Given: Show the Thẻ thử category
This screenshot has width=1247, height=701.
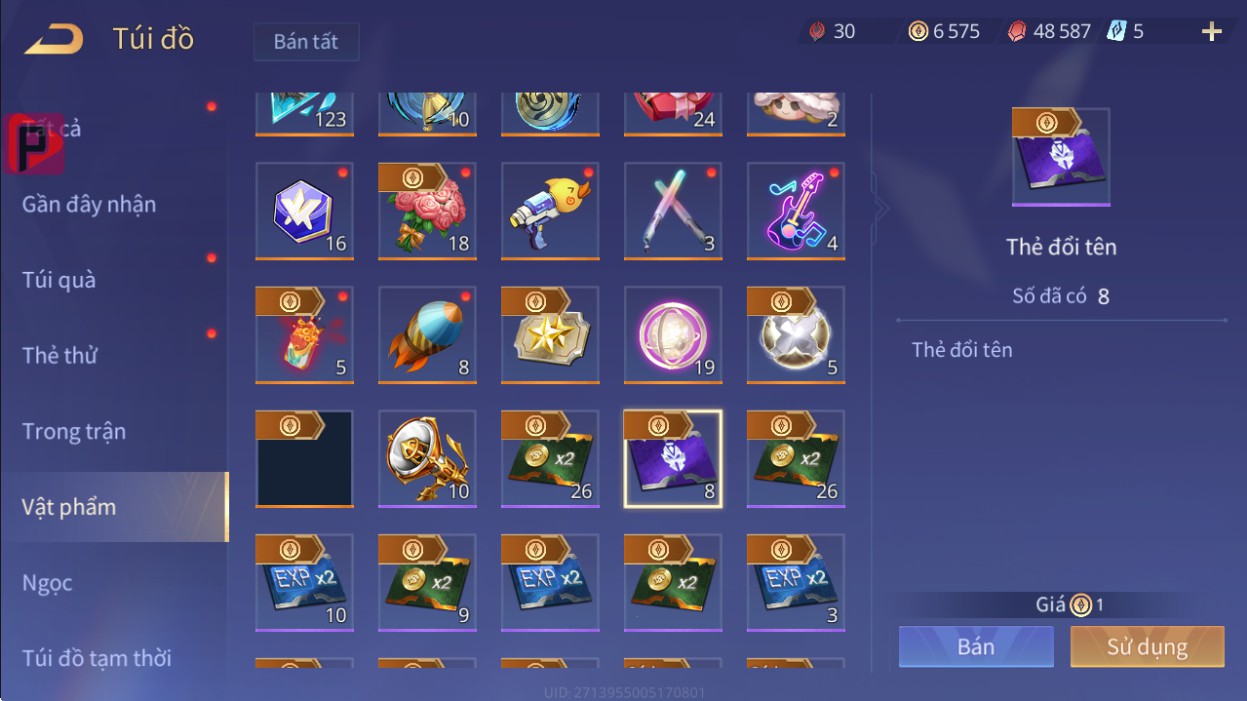Looking at the screenshot, I should point(59,355).
